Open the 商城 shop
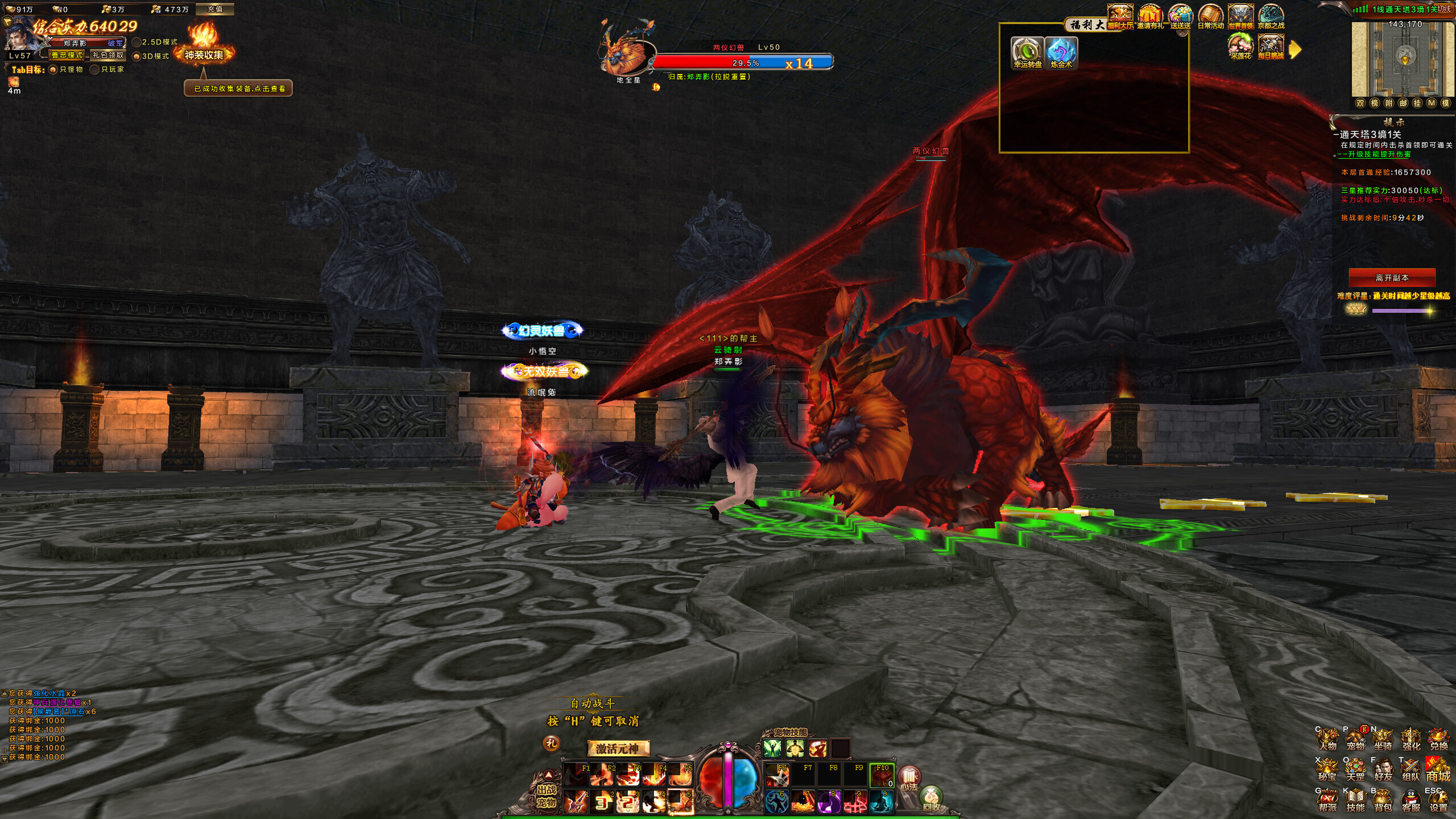 click(x=1438, y=770)
